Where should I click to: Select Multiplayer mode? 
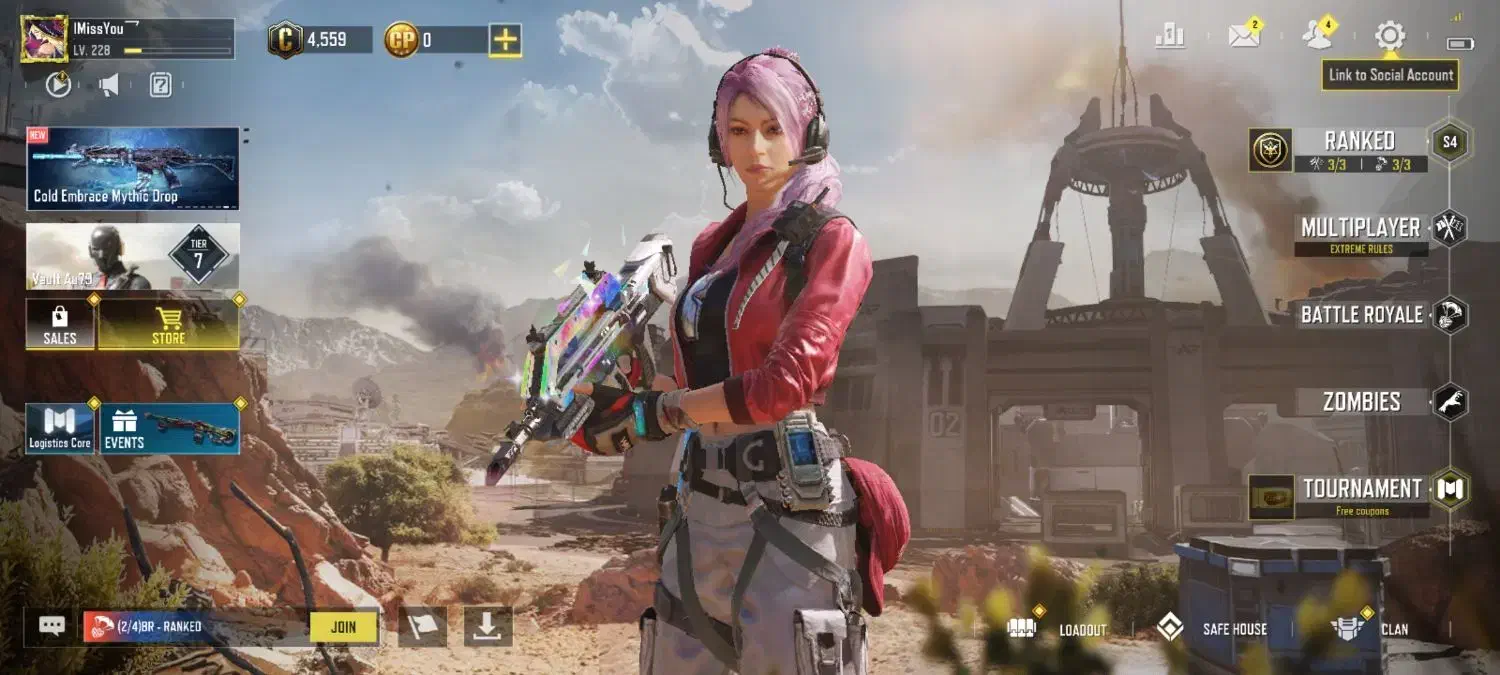[1360, 229]
